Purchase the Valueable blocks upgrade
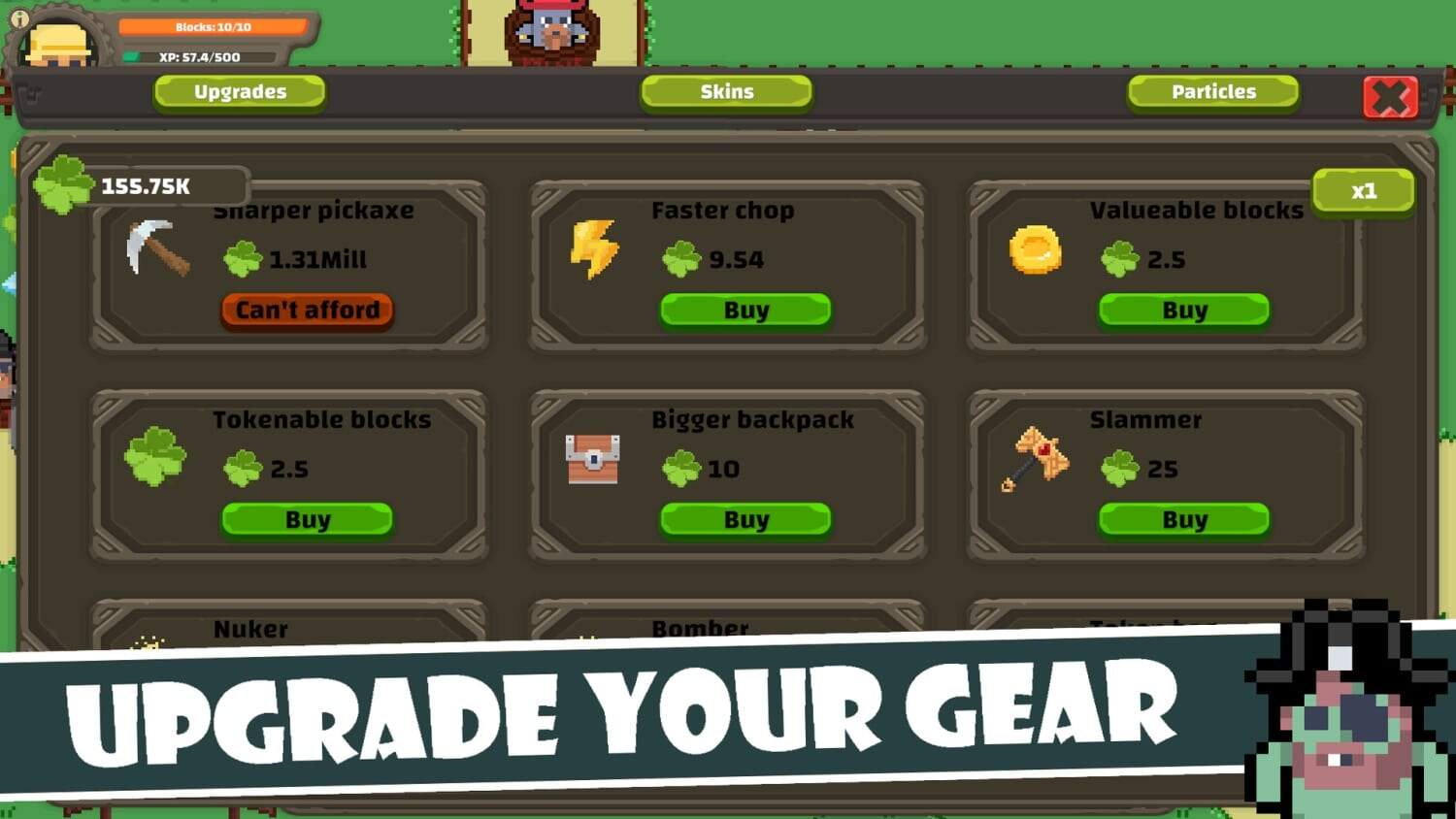This screenshot has width=1456, height=819. [x=1184, y=311]
